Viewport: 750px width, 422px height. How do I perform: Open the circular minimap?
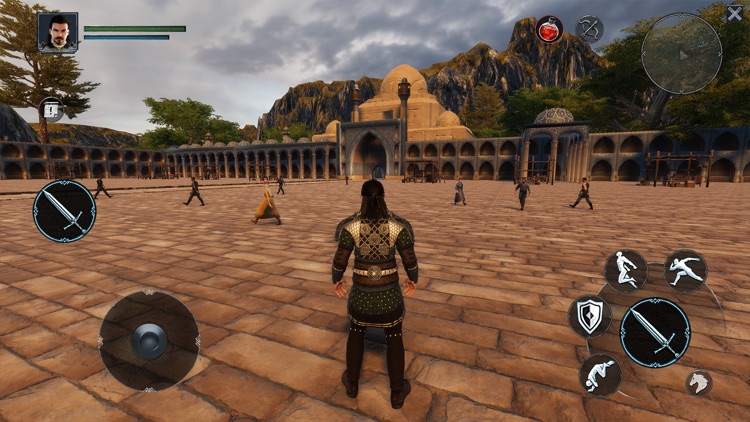[682, 53]
